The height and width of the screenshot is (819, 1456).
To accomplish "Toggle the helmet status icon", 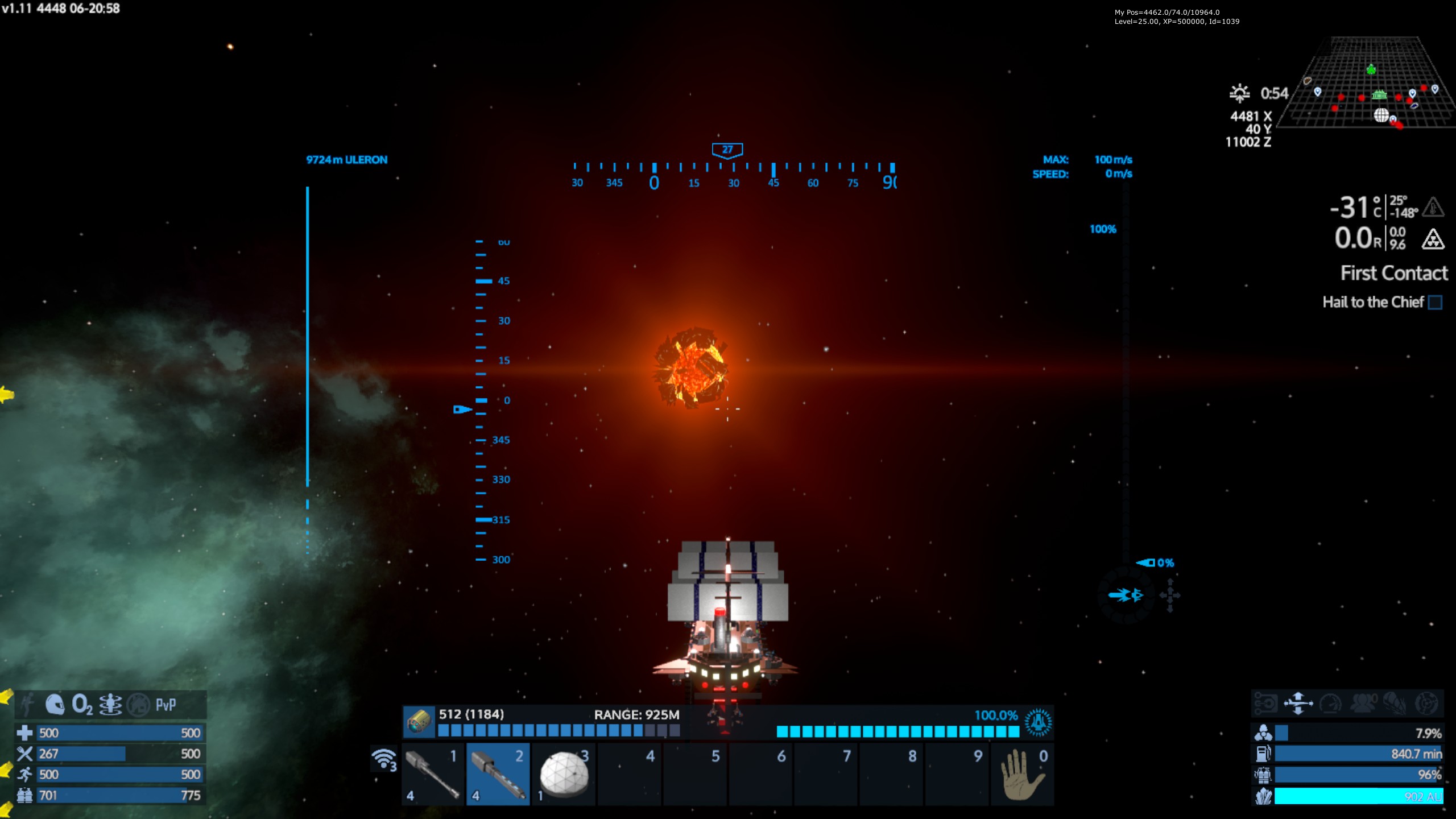I will pyautogui.click(x=55, y=705).
